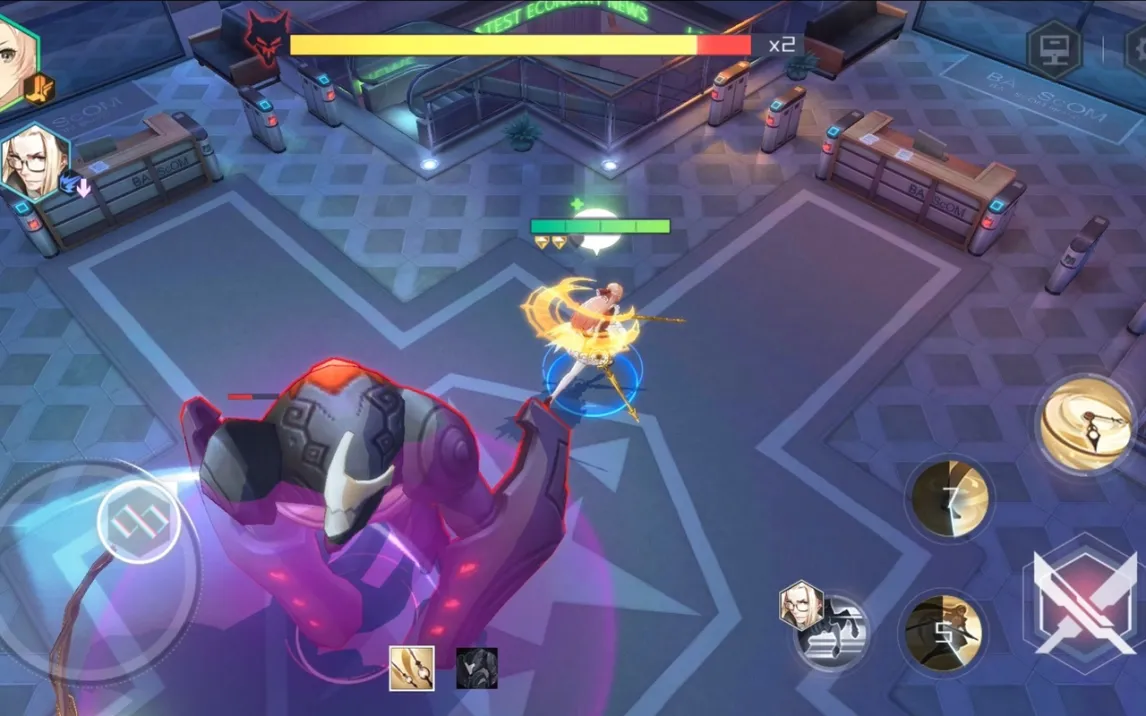Tap the golden sword buff icon

[x=411, y=668]
